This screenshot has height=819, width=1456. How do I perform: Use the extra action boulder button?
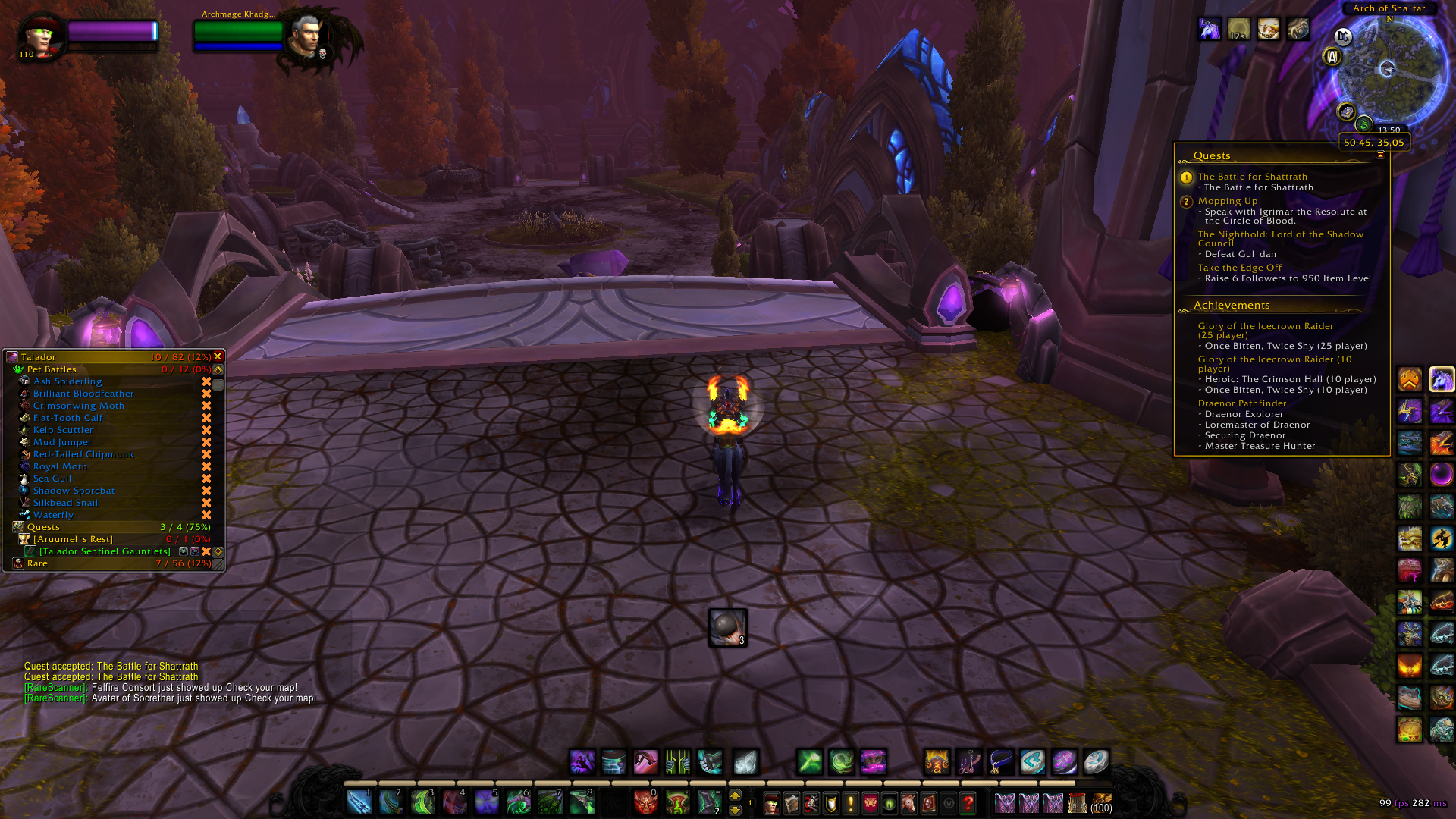[x=727, y=628]
